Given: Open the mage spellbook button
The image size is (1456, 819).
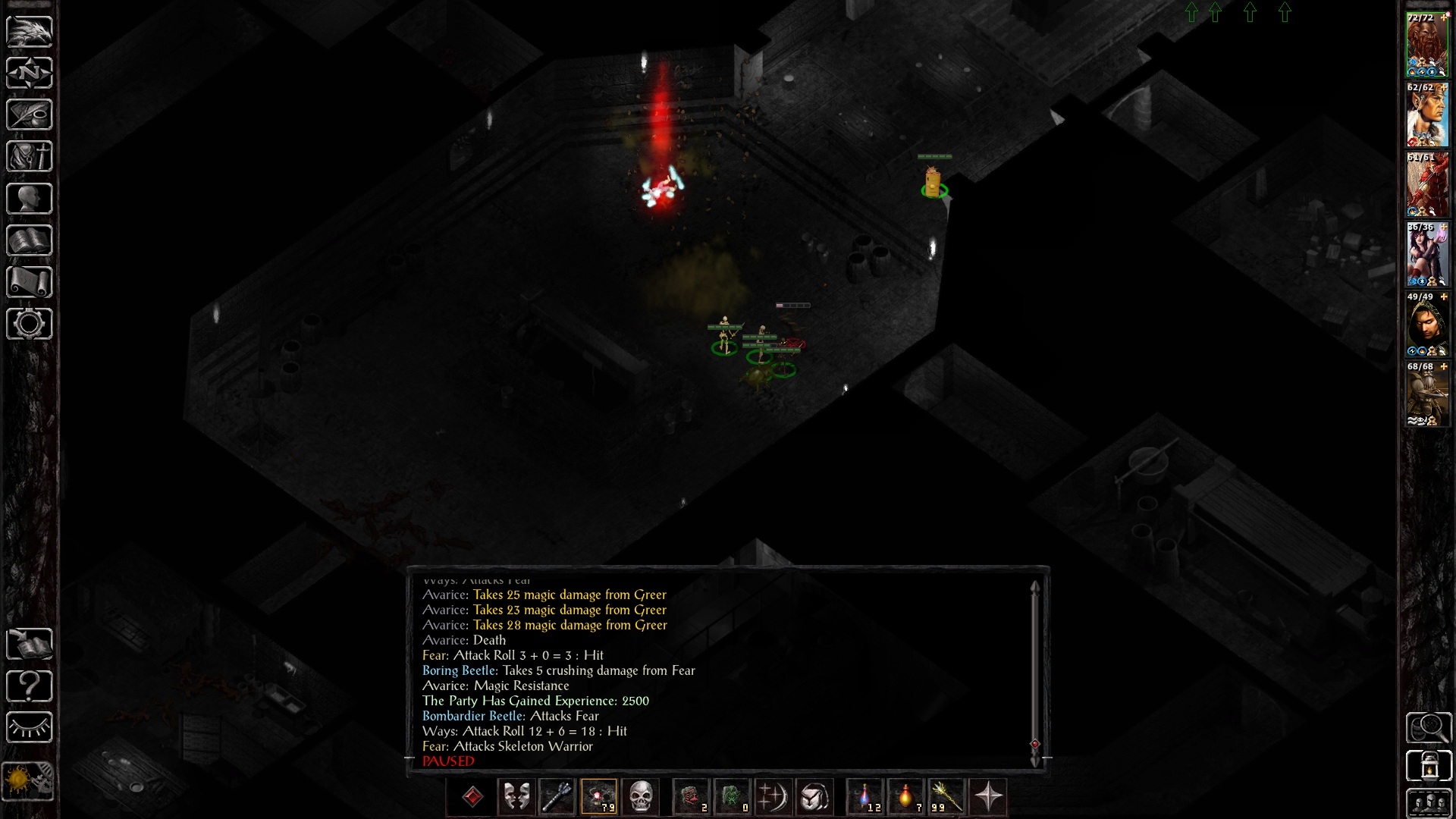Looking at the screenshot, I should (30, 240).
